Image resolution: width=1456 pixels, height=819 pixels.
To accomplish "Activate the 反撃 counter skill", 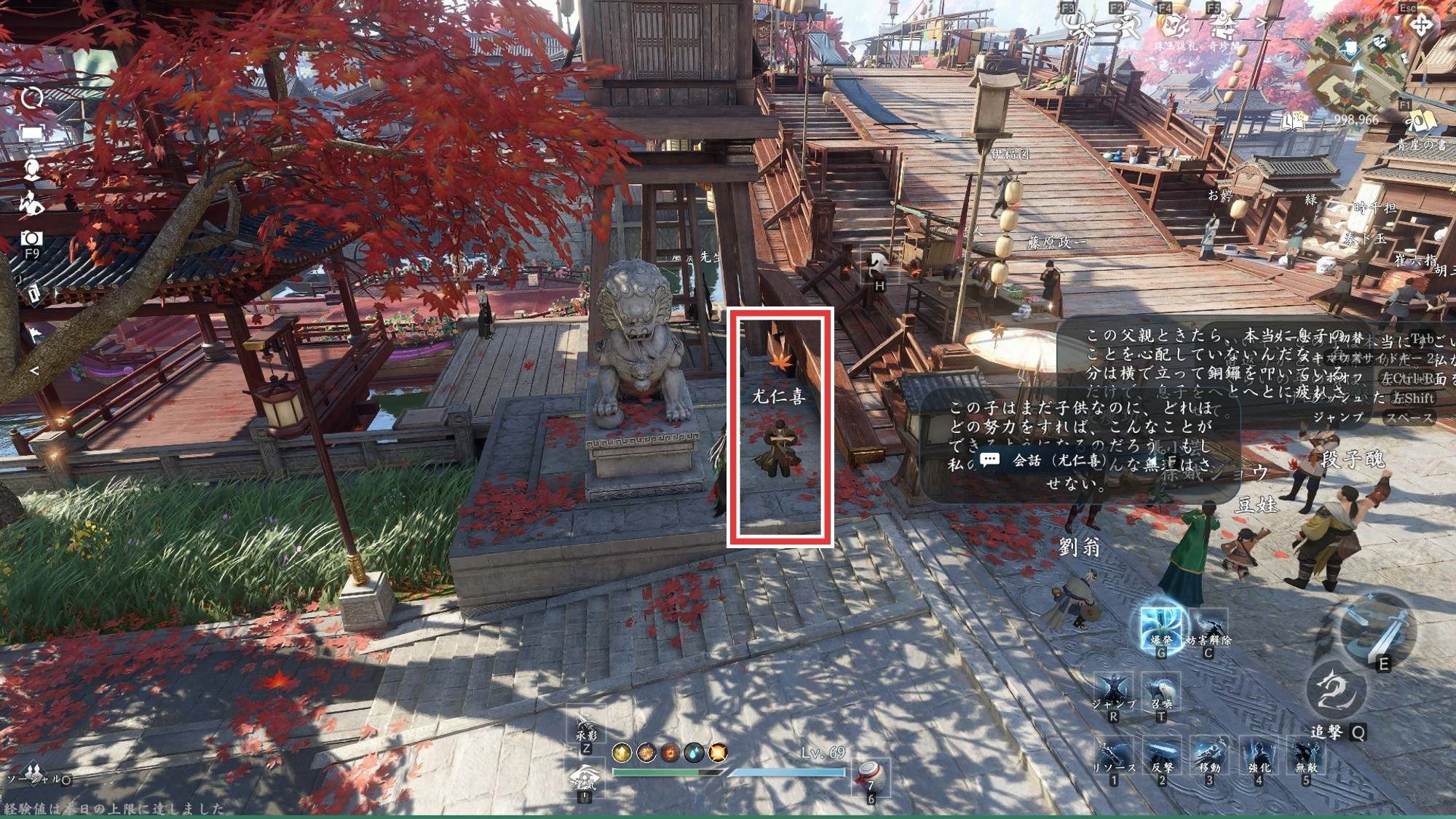I will coord(1162,756).
